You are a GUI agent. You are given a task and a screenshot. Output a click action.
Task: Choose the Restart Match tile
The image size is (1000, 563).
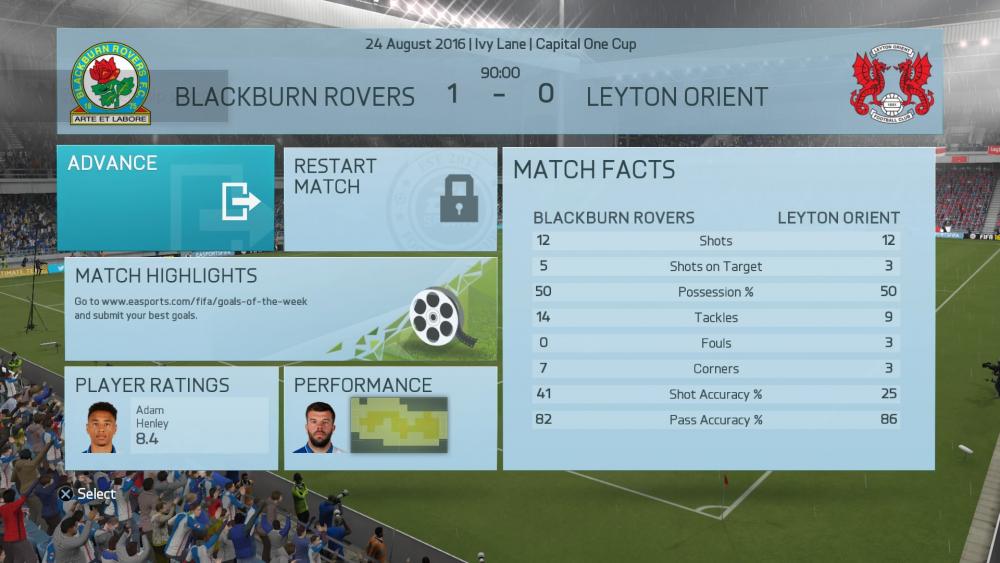pos(390,199)
